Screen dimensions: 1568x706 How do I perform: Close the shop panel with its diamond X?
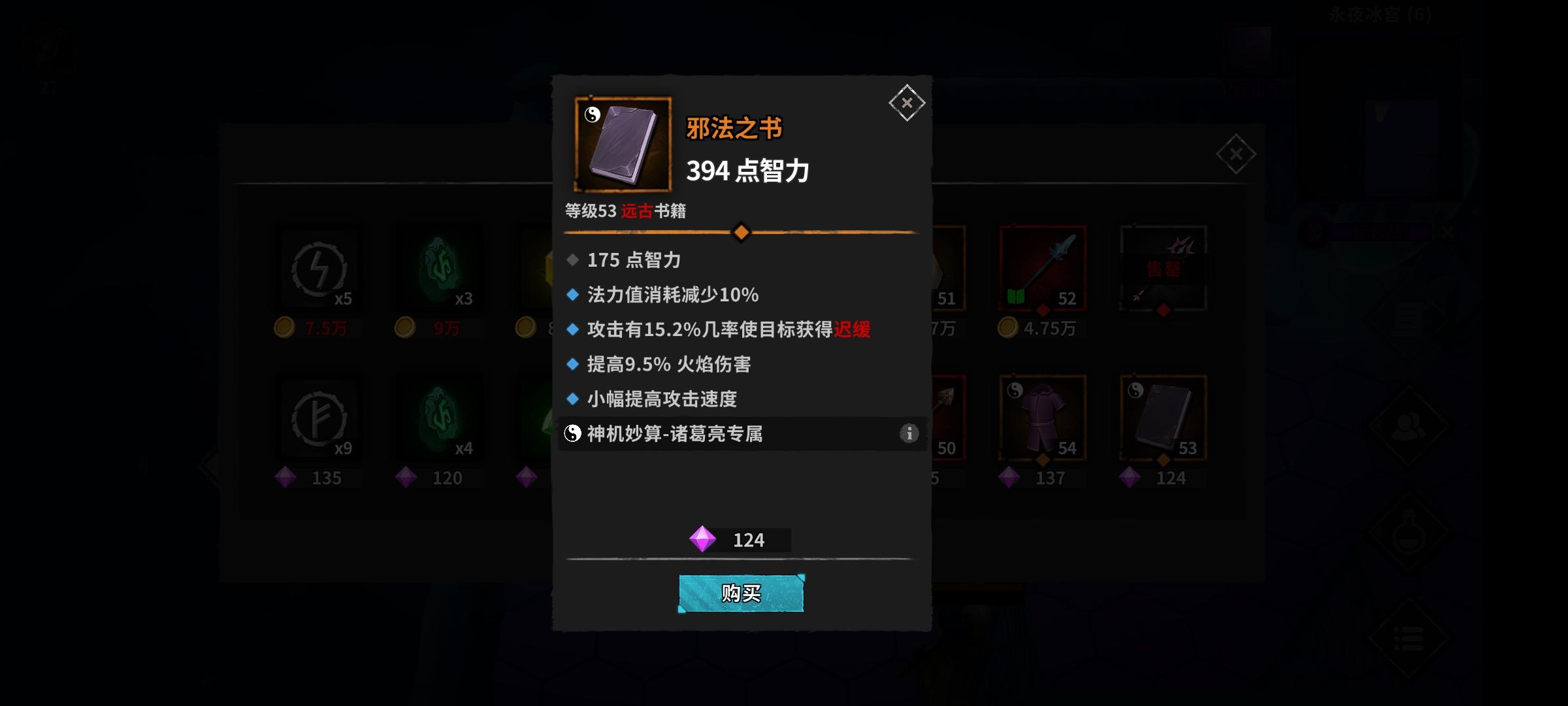(1235, 155)
